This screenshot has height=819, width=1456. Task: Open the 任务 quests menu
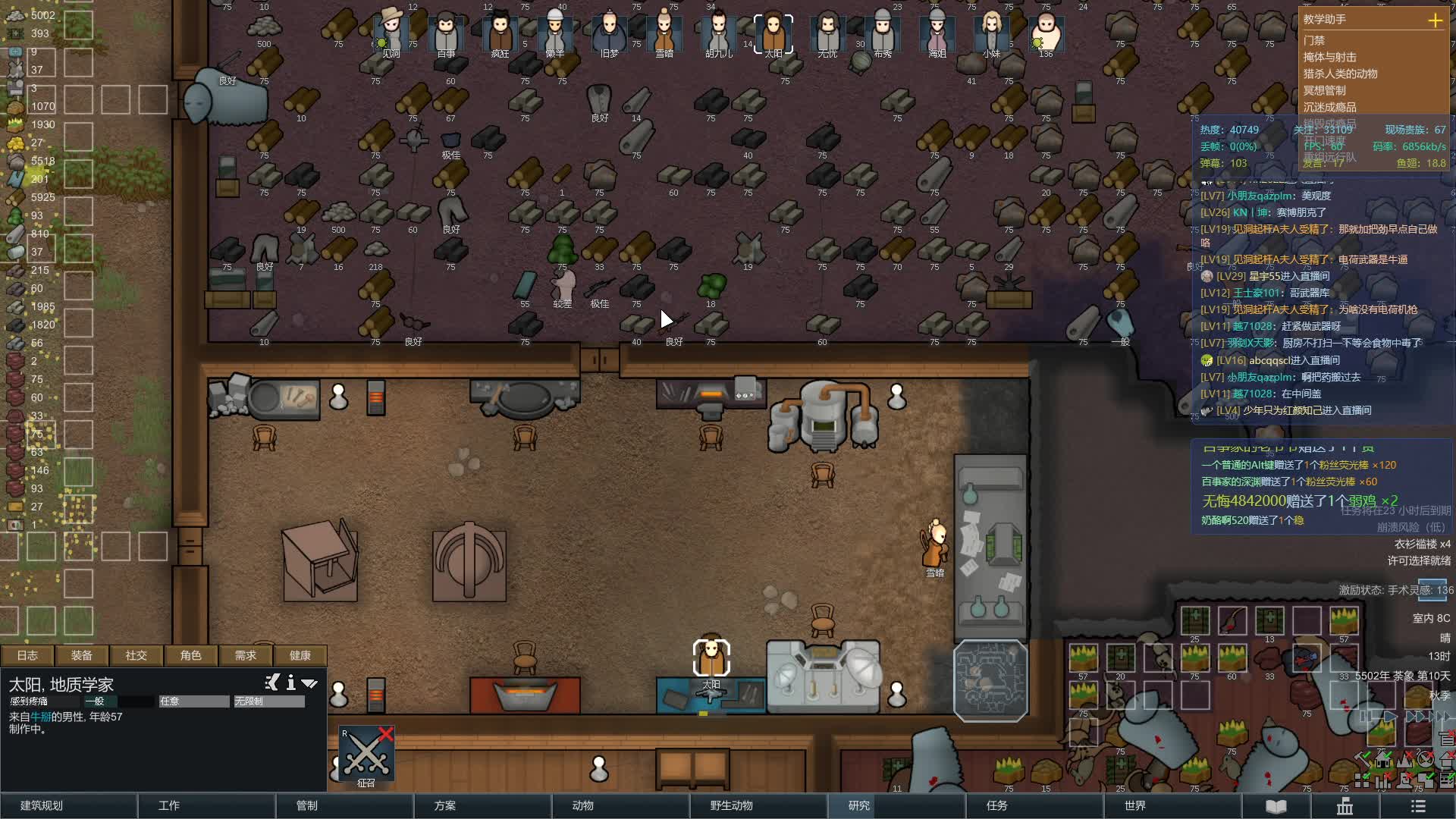[x=997, y=805]
